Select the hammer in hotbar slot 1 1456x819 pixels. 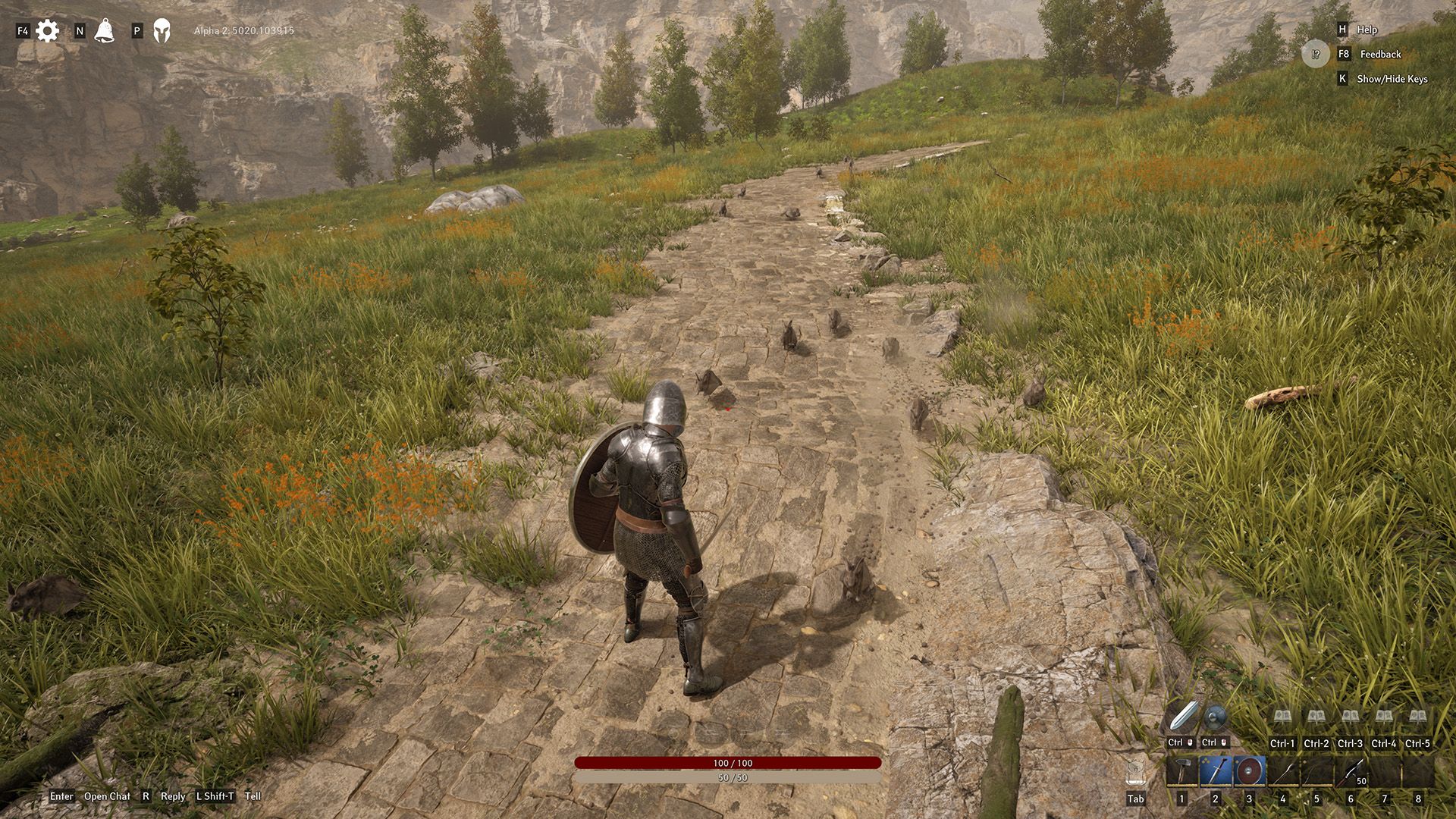[x=1181, y=771]
